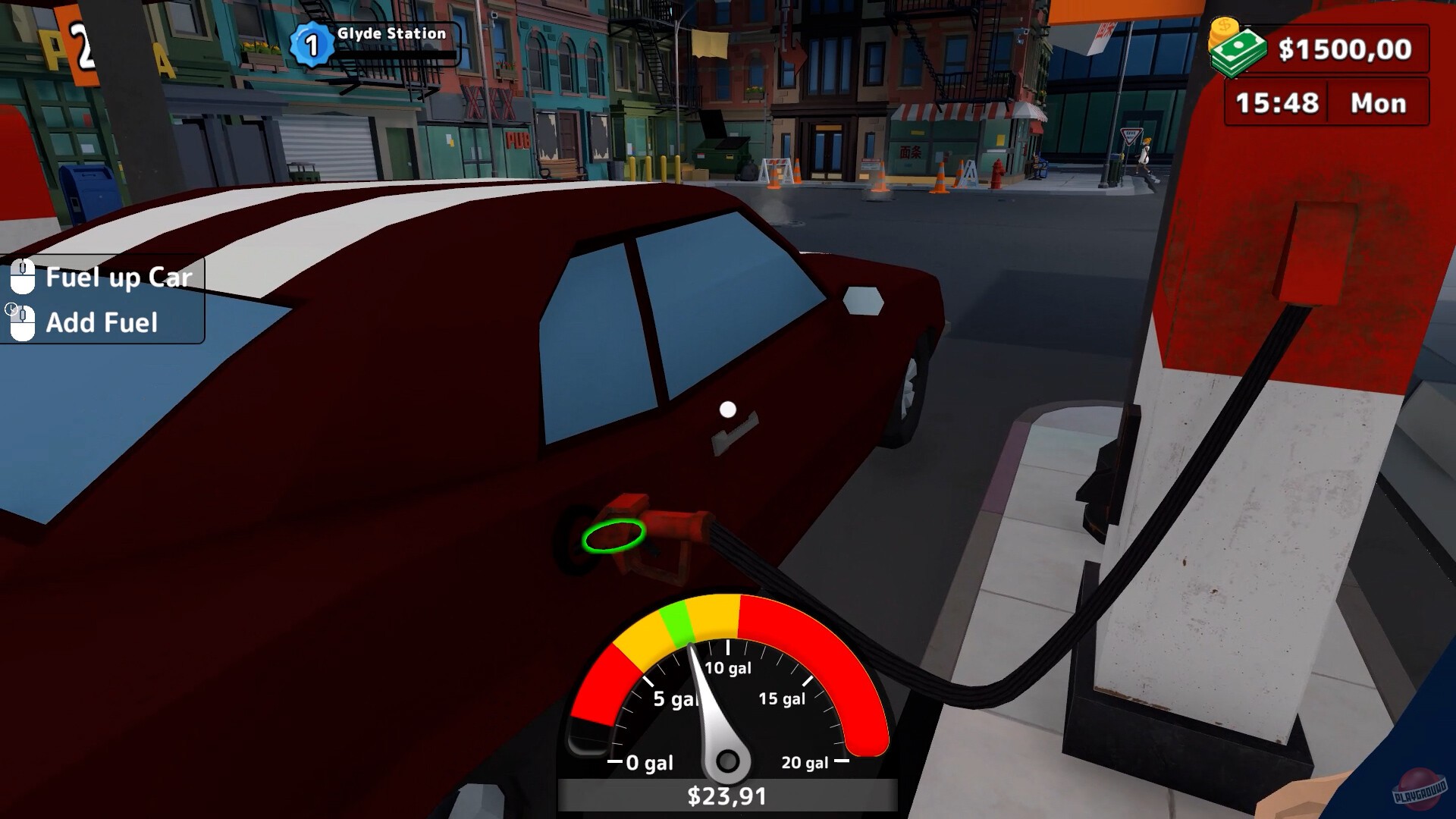Click the hold mouse icon next to Add Fuel
The height and width of the screenshot is (819, 1456).
coord(25,322)
